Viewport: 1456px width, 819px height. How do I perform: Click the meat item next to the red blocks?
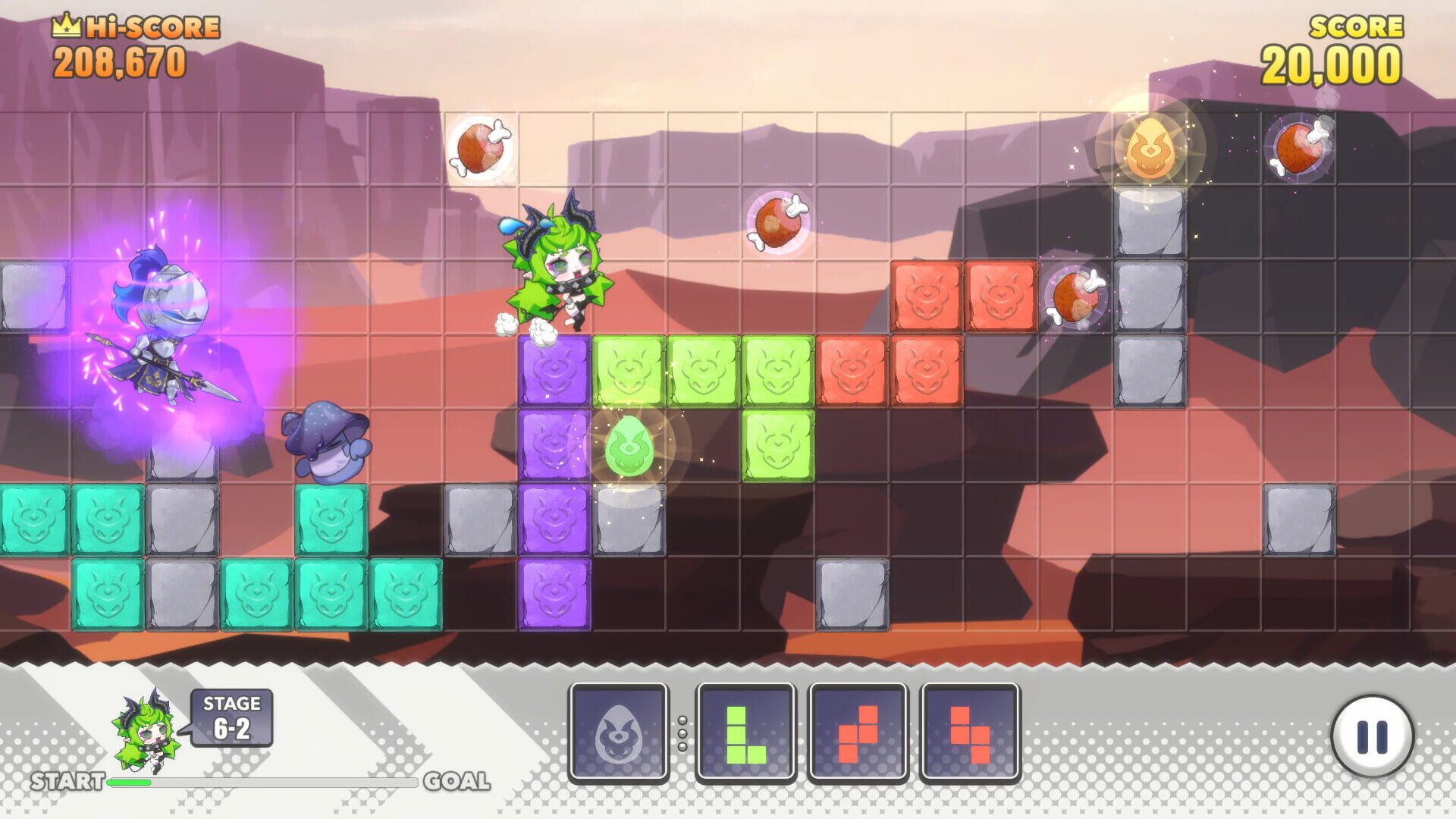tap(1077, 298)
